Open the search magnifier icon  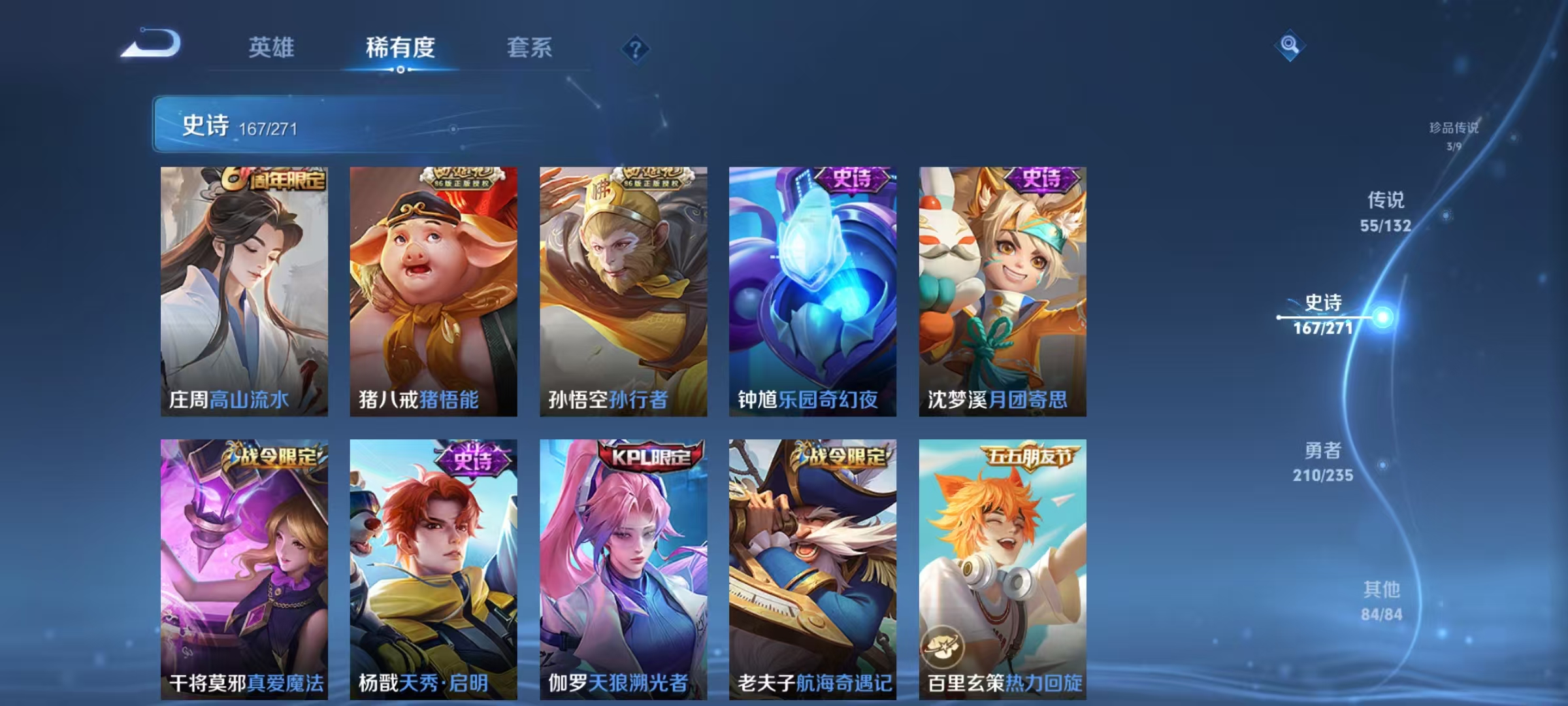click(x=1289, y=47)
